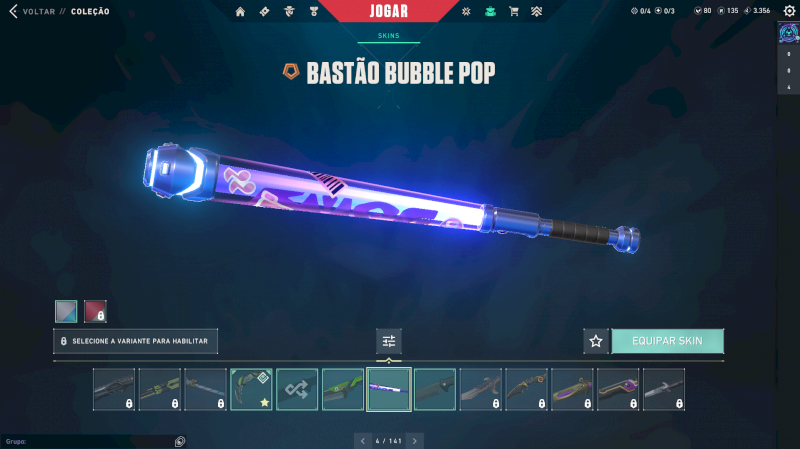Mark skin as favorite with star button

click(596, 341)
